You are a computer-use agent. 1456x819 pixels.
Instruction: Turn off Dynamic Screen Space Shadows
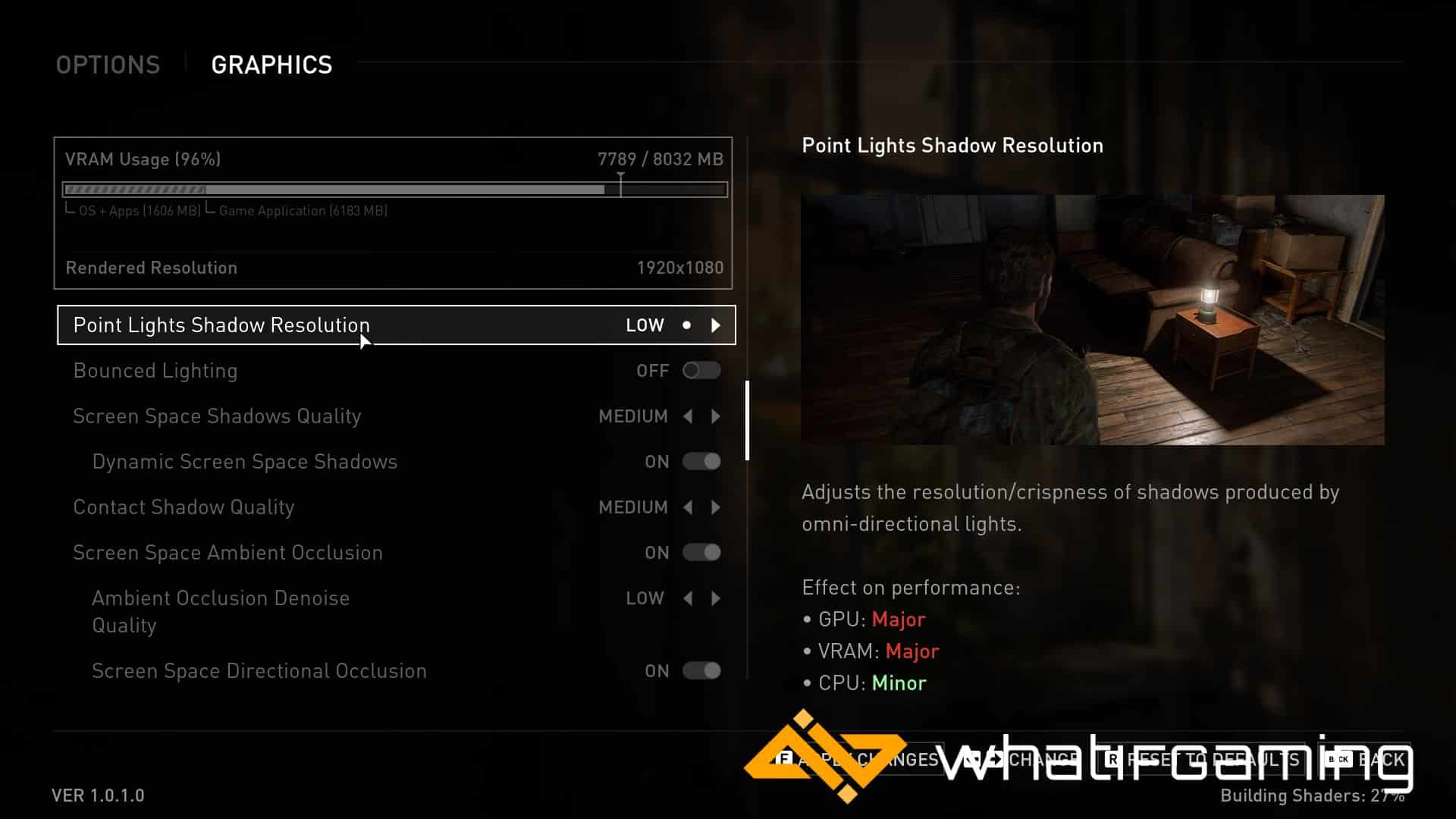pos(701,462)
